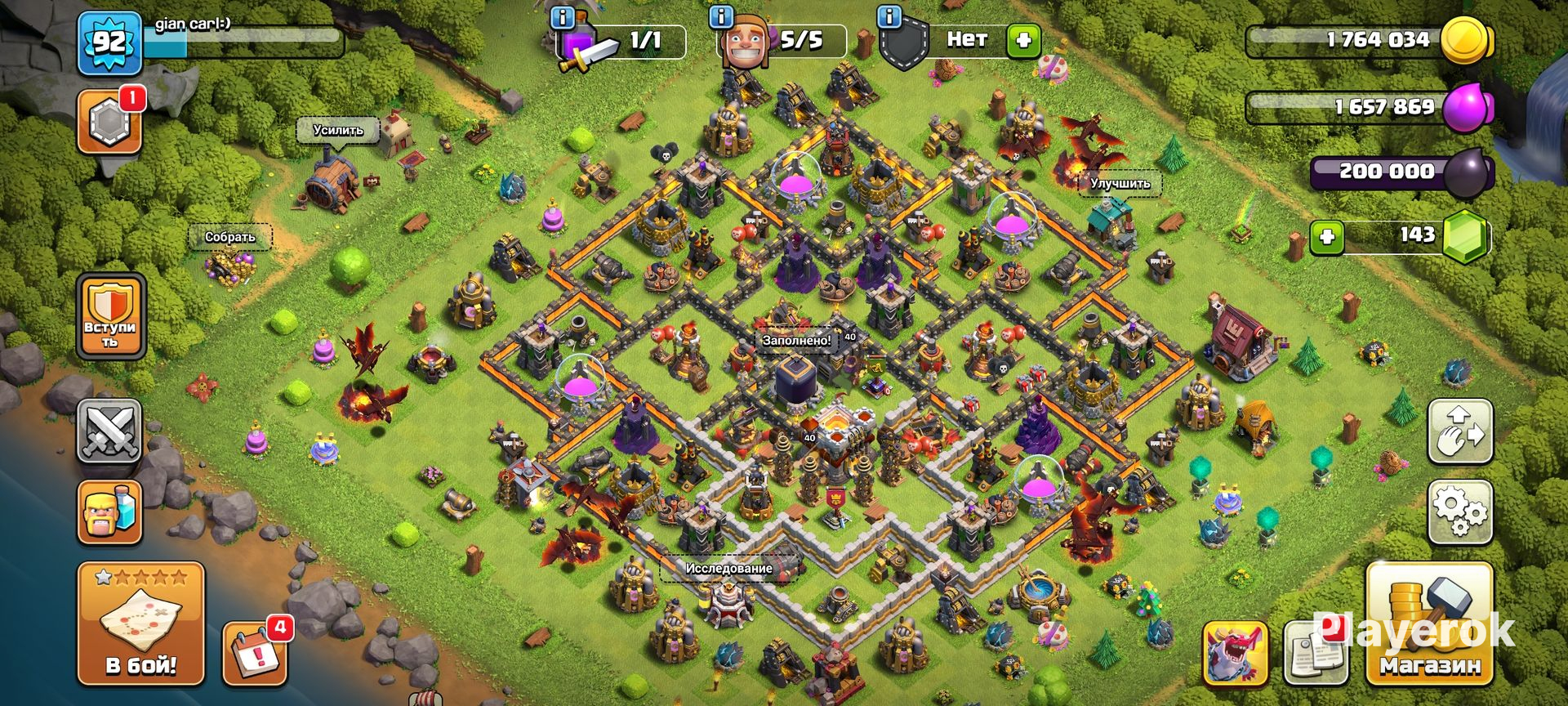The image size is (1568, 706).
Task: Open the events calendar with 4 notifications
Action: coord(255,654)
